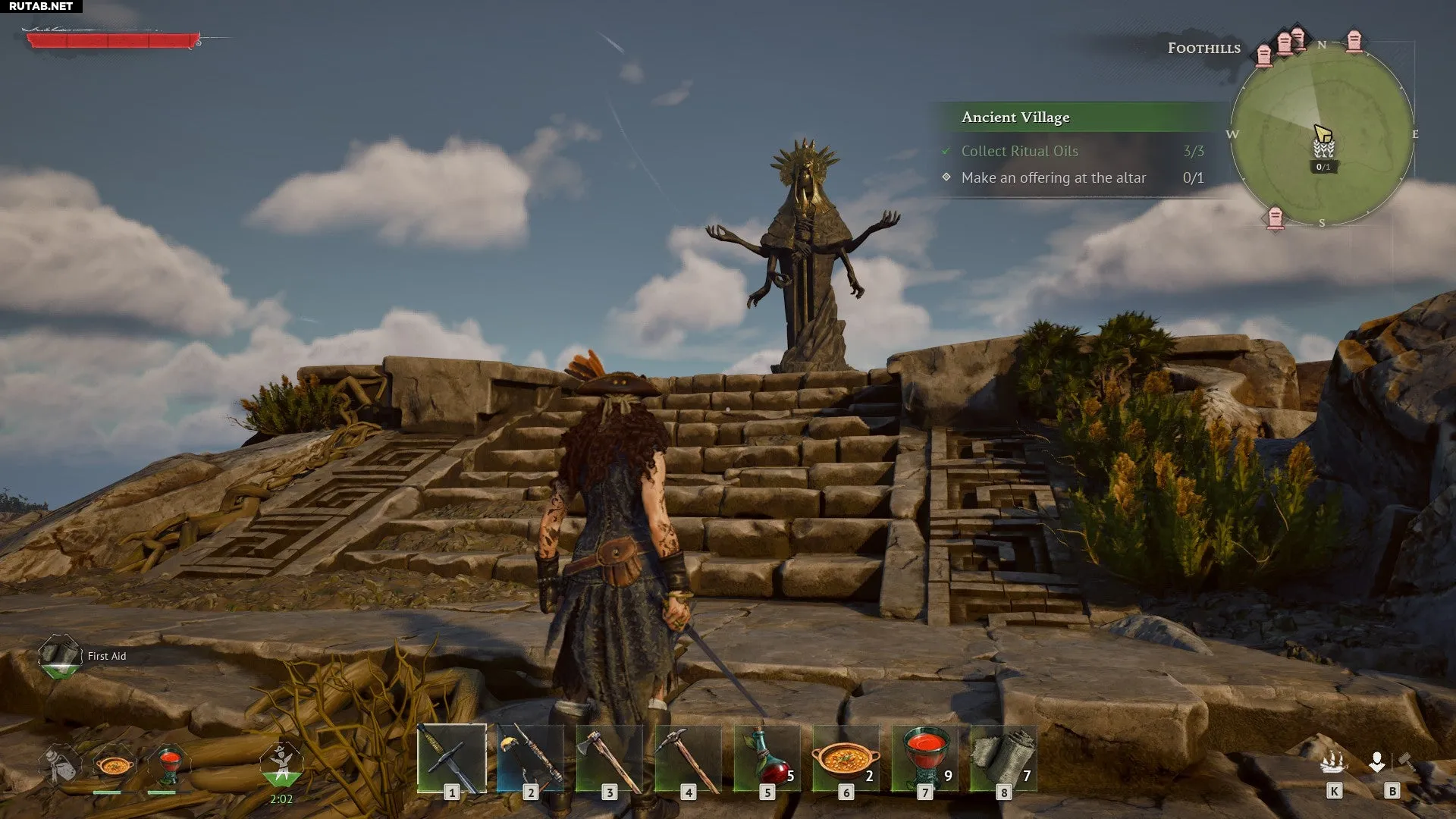Screen dimensions: 1456x819
Task: Select the pickaxe in hotbar slot 4
Action: pos(688,758)
